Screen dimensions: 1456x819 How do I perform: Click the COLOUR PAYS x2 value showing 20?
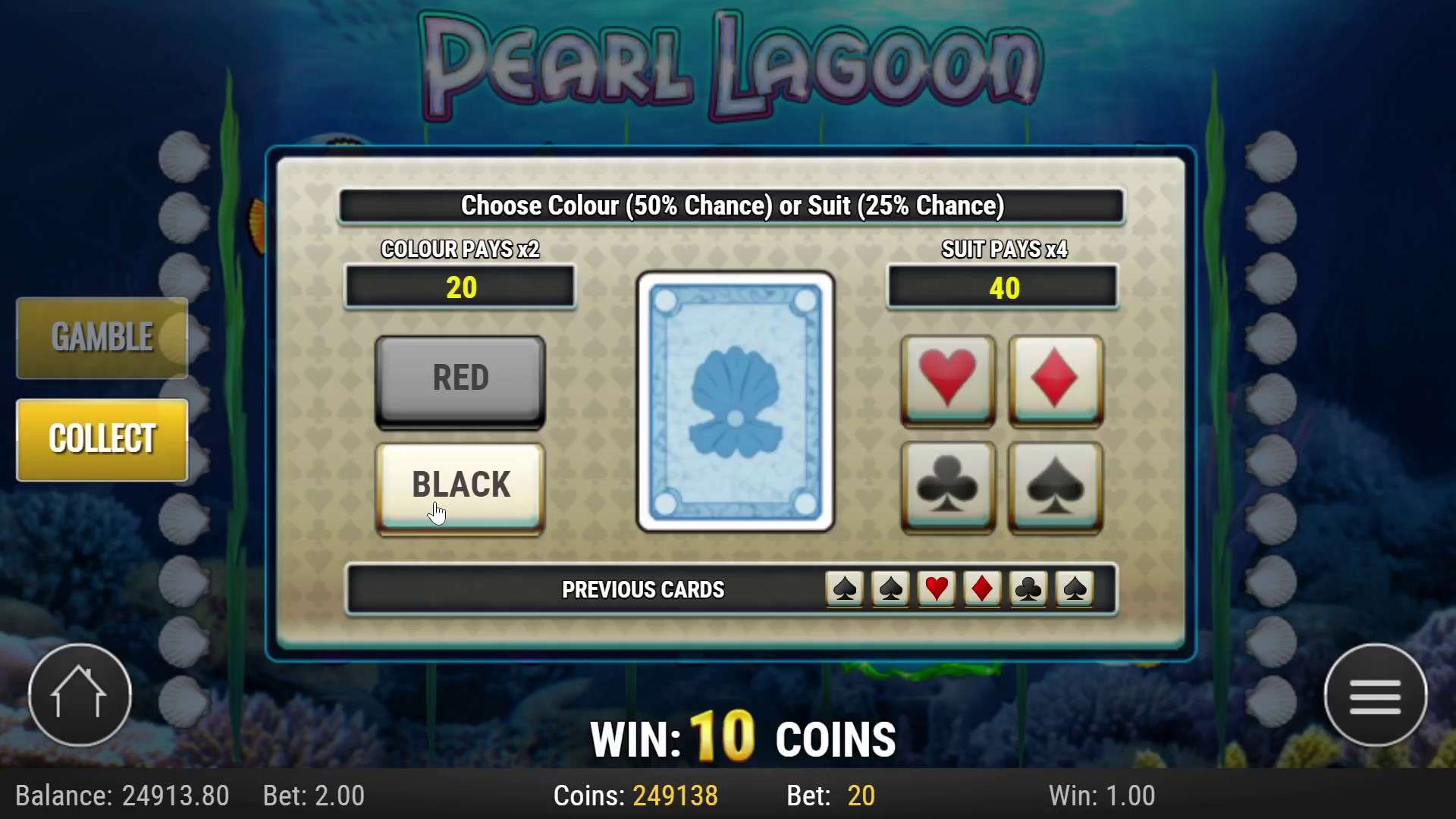point(460,287)
